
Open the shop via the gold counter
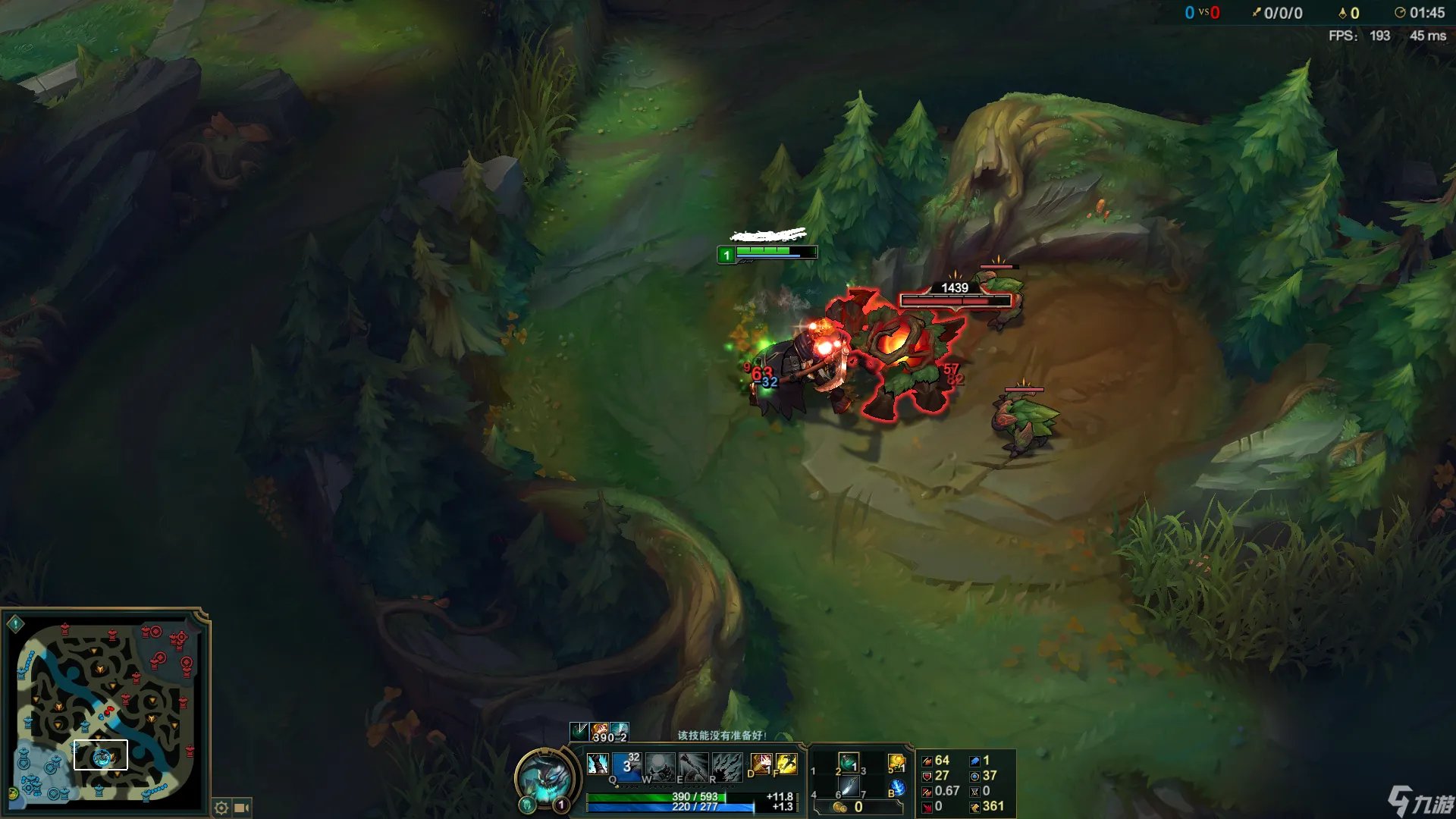coord(849,808)
